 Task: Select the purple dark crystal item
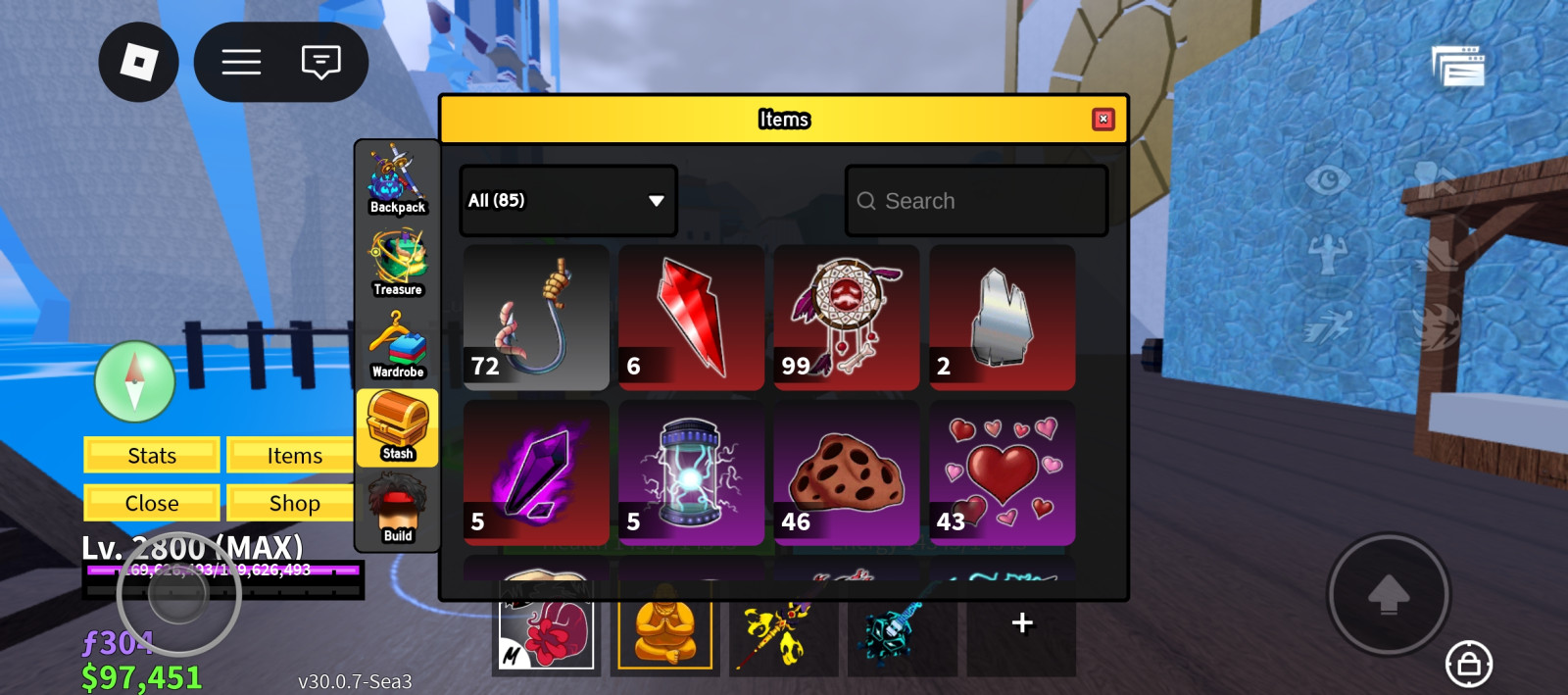[x=536, y=472]
